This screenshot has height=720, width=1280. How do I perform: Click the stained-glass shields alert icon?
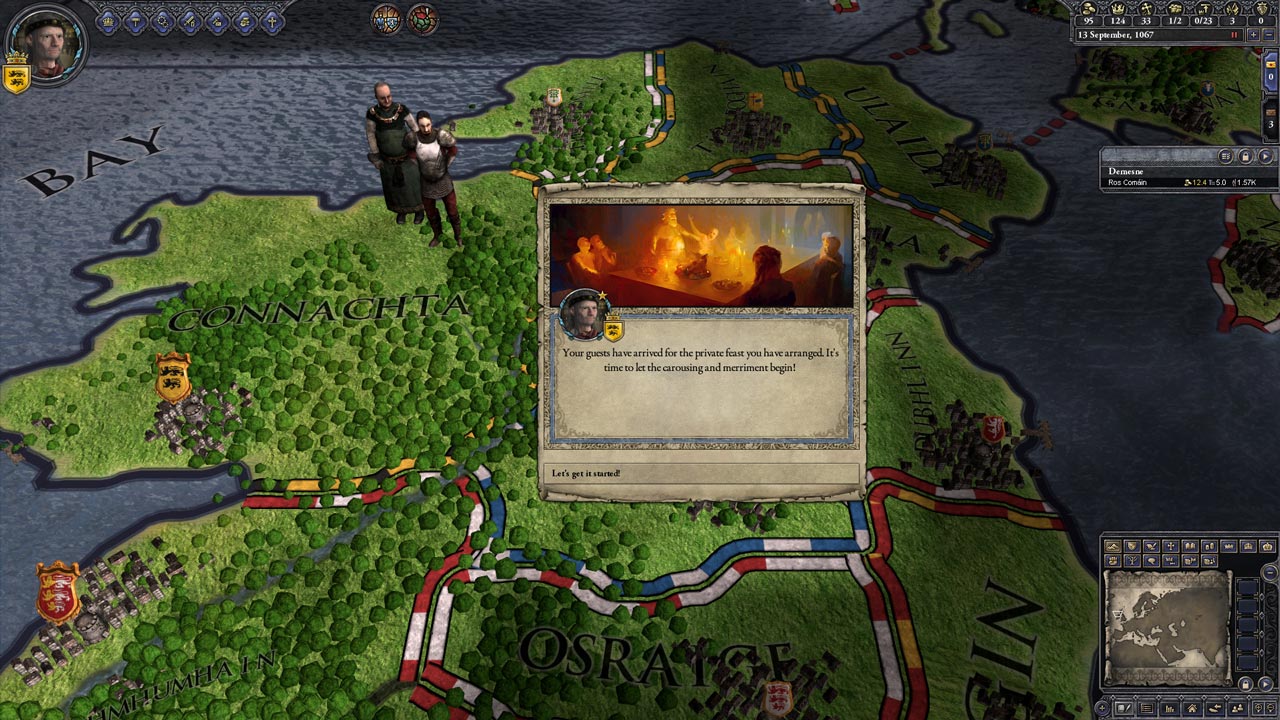coord(387,19)
